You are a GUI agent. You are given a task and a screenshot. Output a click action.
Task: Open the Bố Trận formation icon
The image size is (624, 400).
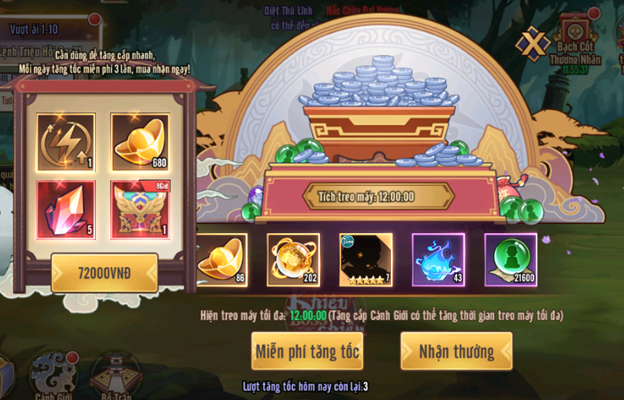(x=113, y=372)
